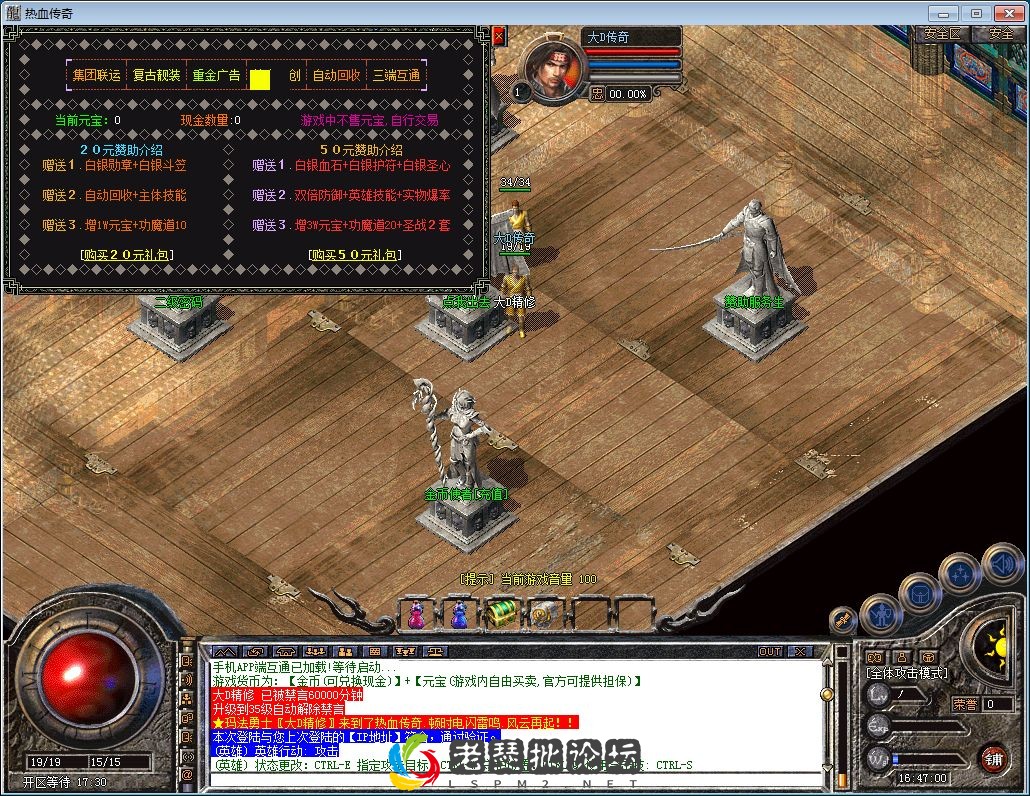Select the 重金广告 tab
This screenshot has width=1030, height=796.
click(x=216, y=75)
